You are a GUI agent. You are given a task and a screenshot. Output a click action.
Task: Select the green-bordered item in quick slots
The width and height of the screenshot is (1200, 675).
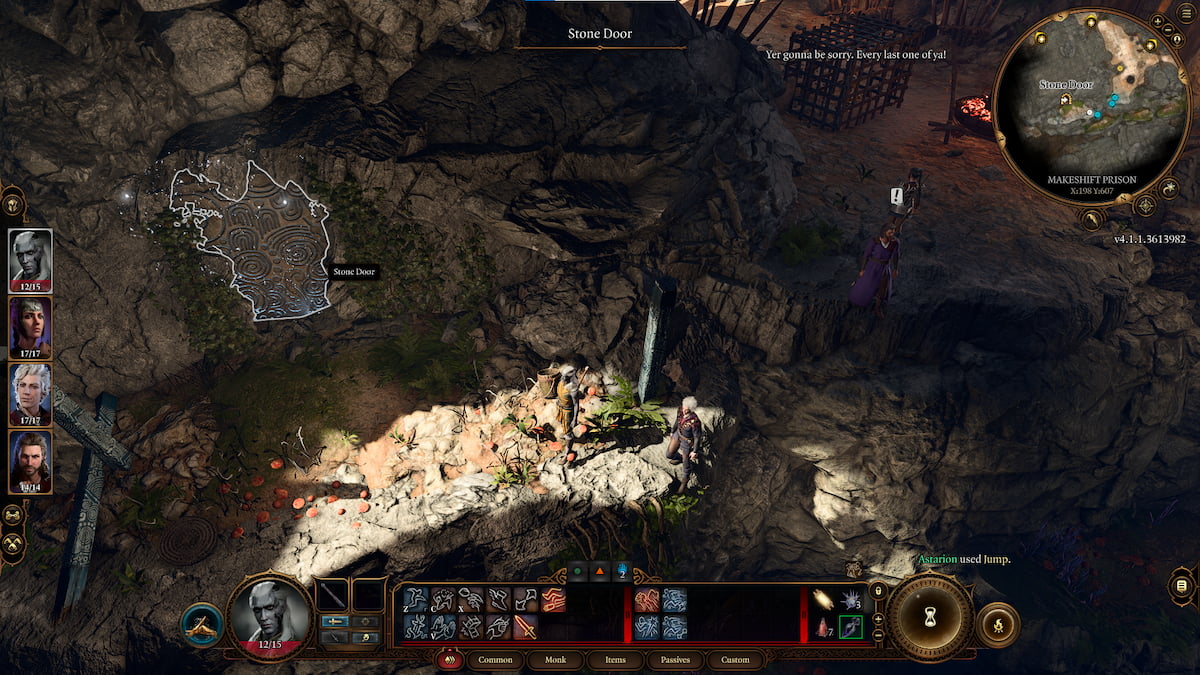[850, 627]
